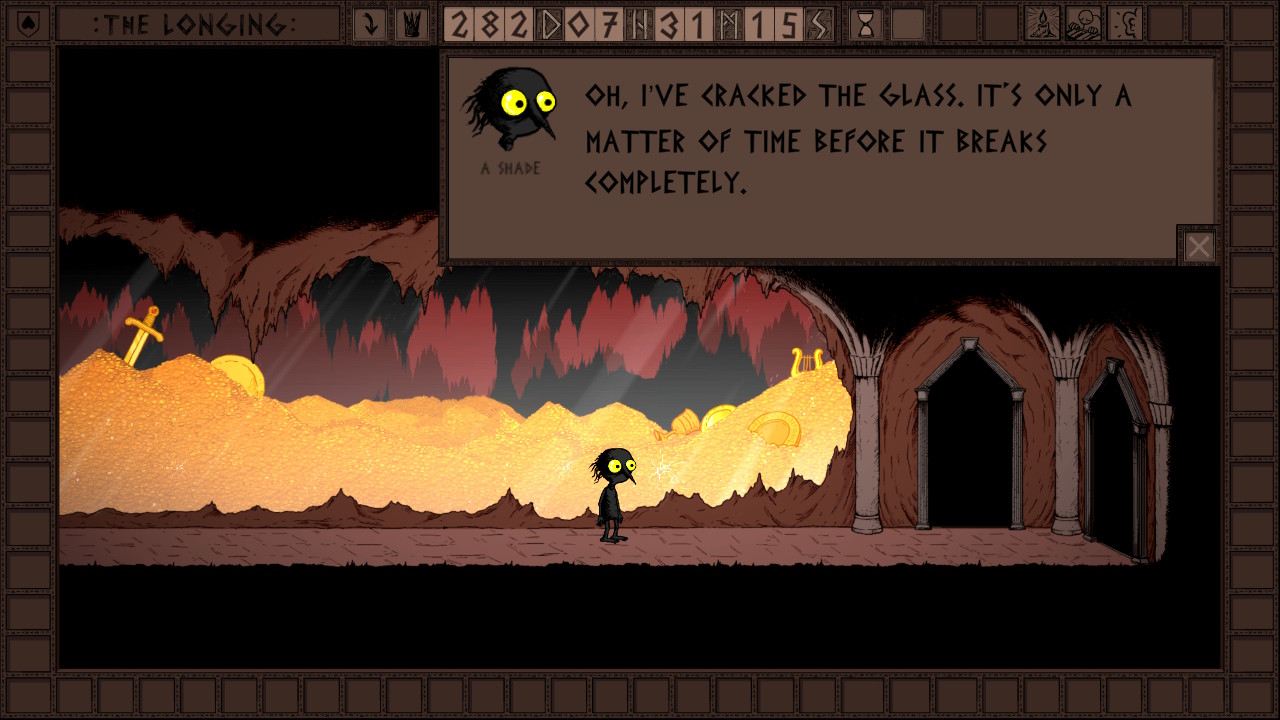Activate the listening ear icon
Screen dimensions: 1280x720
tap(1126, 24)
